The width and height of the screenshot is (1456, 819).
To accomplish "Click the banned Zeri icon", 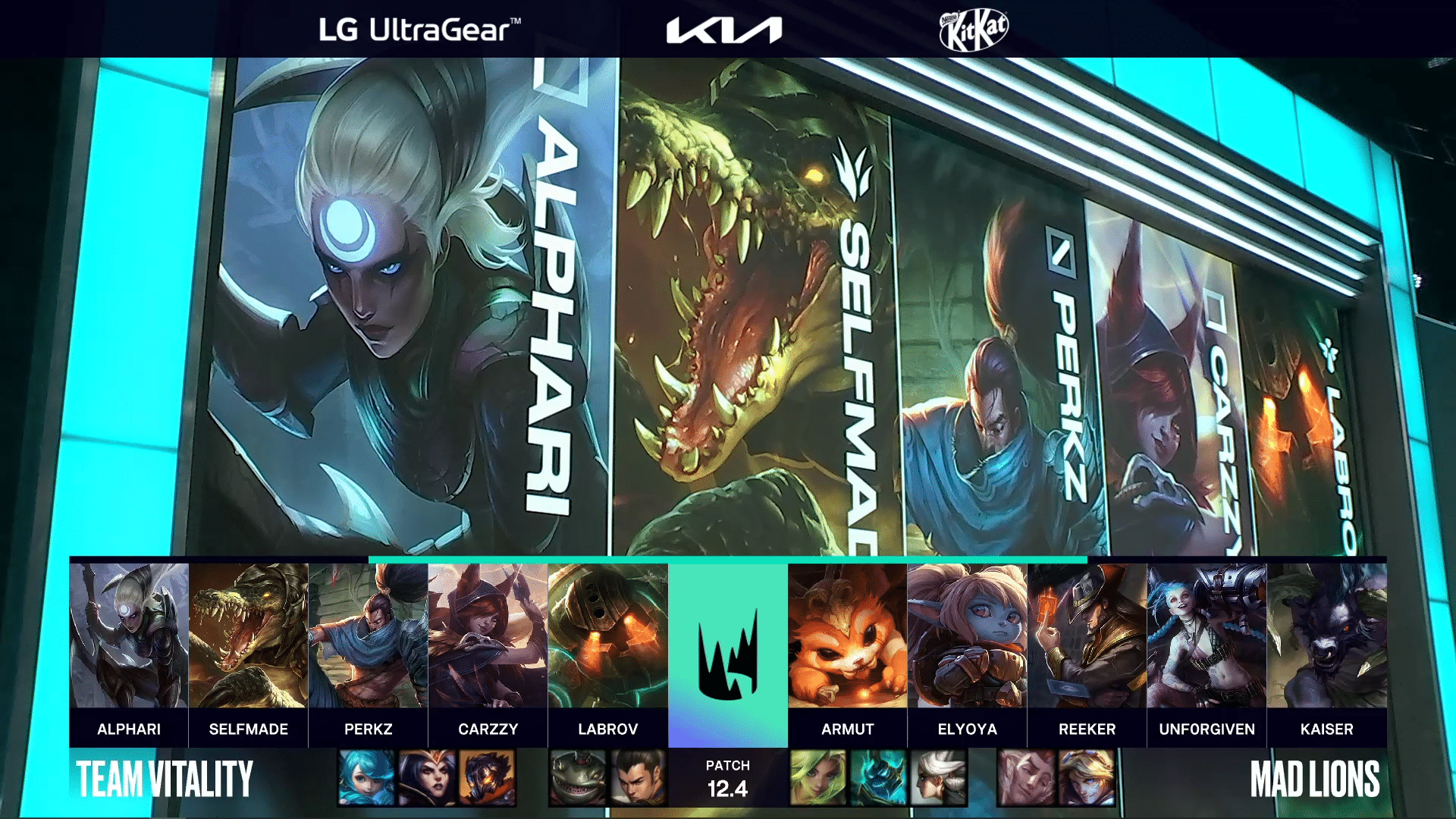I will tap(818, 777).
